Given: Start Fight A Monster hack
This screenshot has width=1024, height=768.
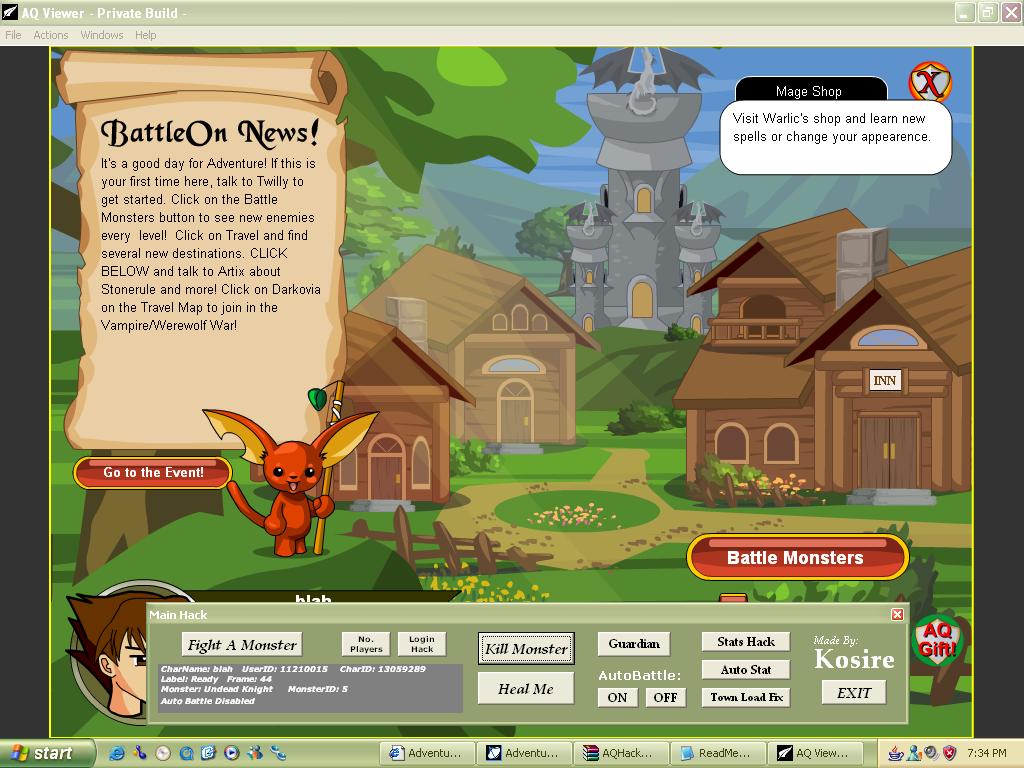Looking at the screenshot, I should pos(242,645).
